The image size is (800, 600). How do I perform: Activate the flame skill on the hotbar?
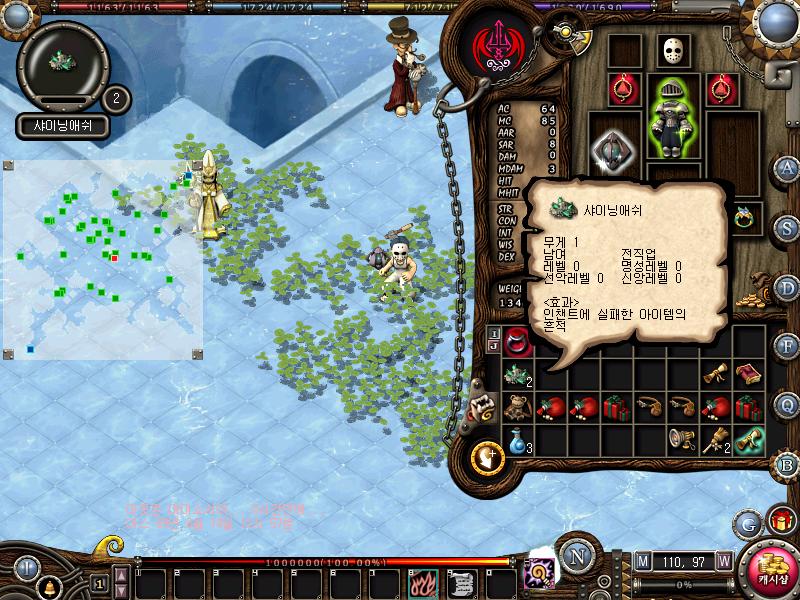[x=422, y=582]
